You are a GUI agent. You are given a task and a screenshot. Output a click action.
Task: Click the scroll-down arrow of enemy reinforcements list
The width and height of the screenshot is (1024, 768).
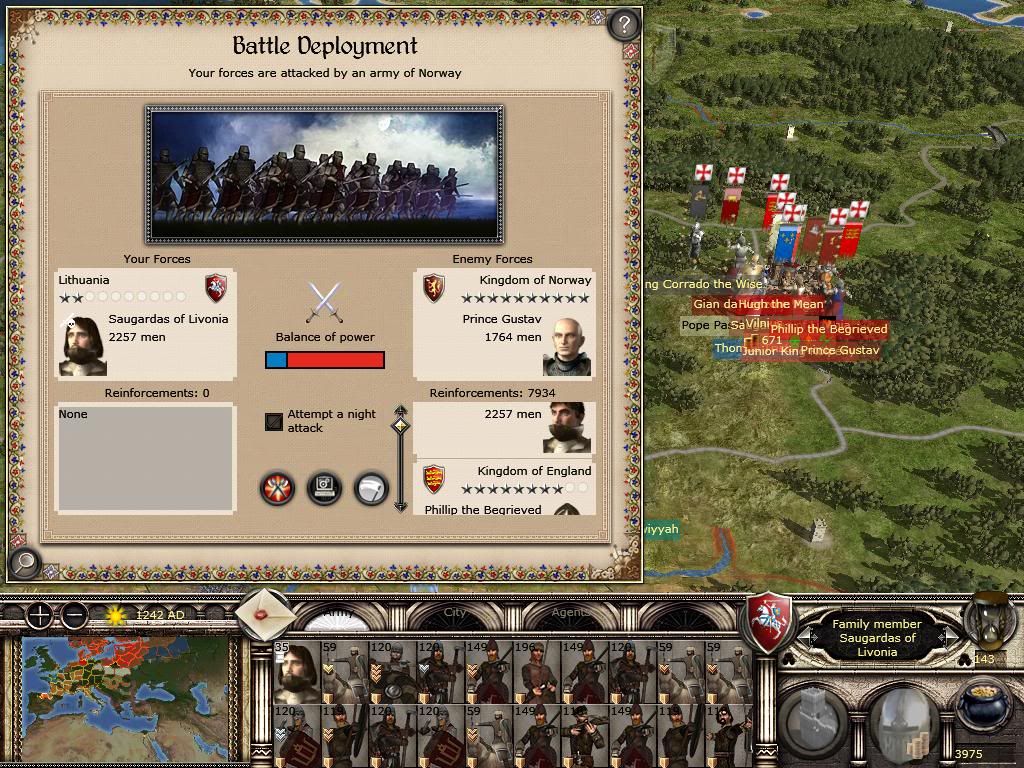coord(401,505)
